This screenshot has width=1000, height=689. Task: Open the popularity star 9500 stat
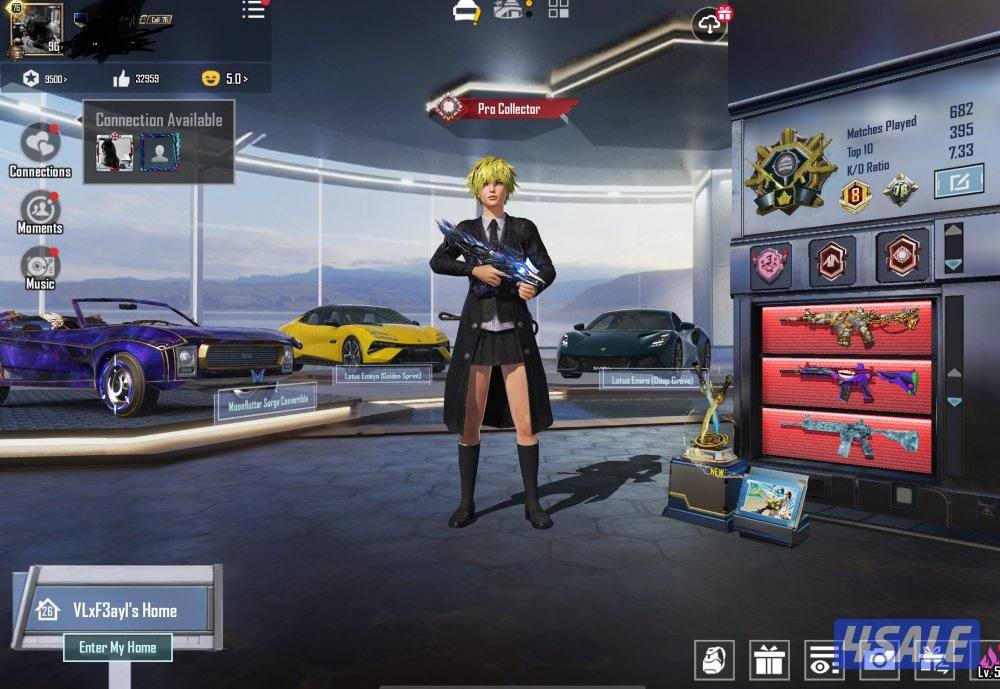(x=46, y=78)
